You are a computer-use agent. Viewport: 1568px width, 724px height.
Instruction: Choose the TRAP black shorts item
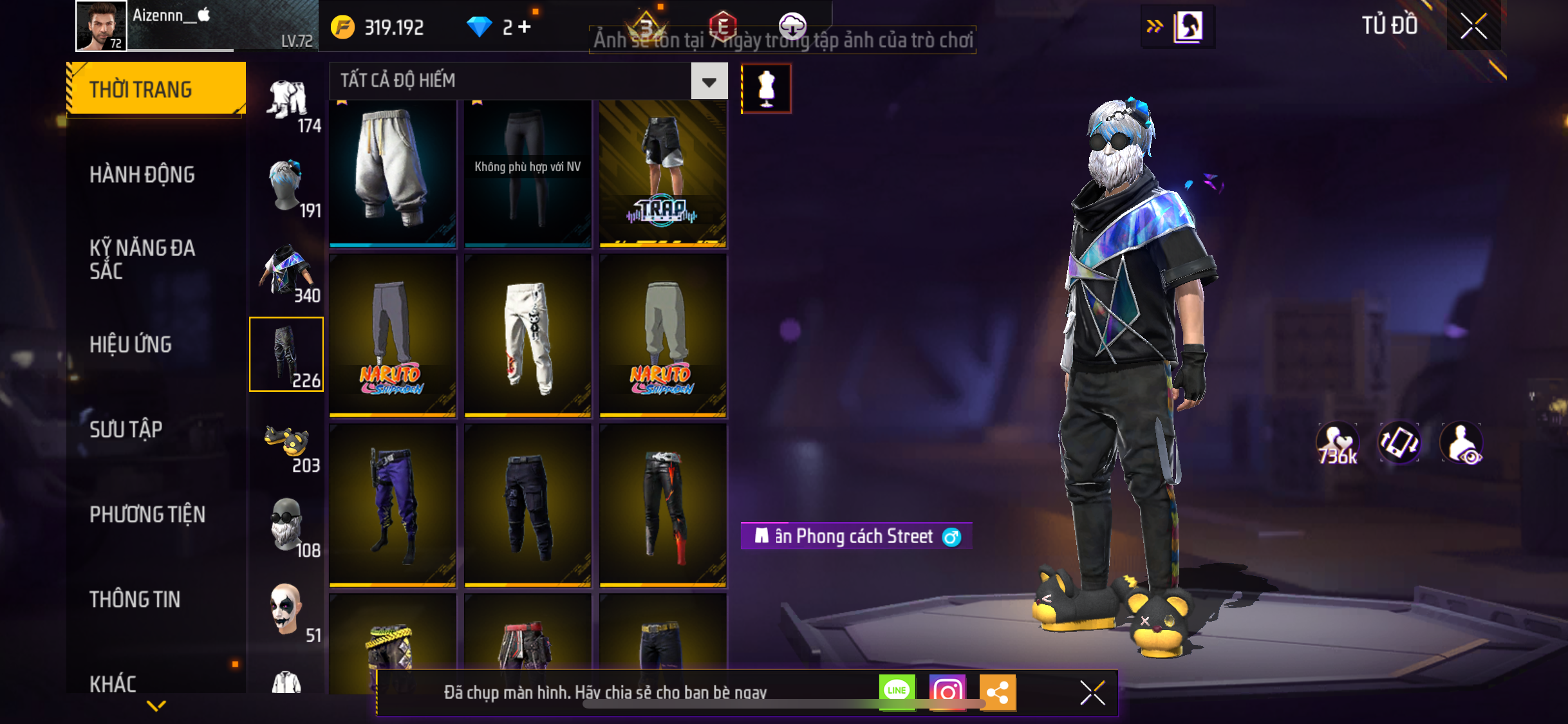point(663,172)
